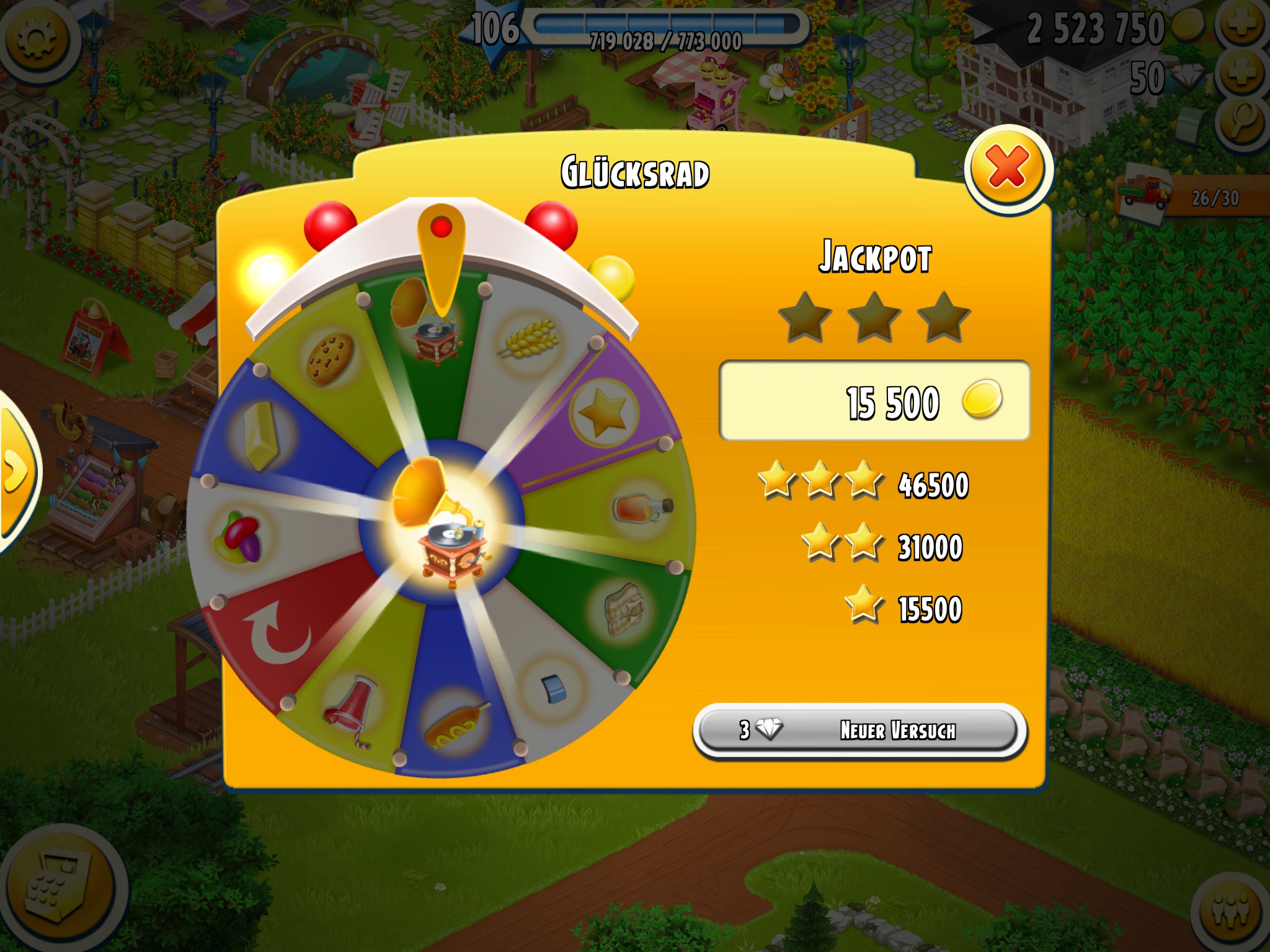The width and height of the screenshot is (1270, 952).
Task: Add more coins with the plus button
Action: point(1241,26)
